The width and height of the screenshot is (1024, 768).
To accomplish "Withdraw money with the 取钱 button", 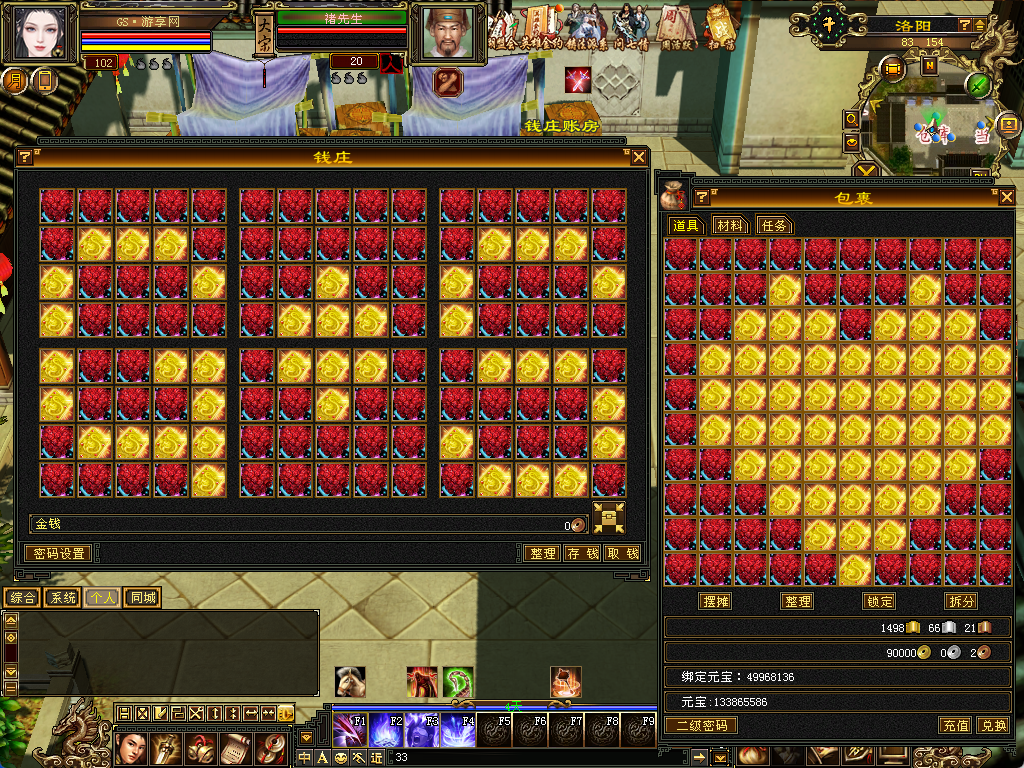I will click(622, 553).
